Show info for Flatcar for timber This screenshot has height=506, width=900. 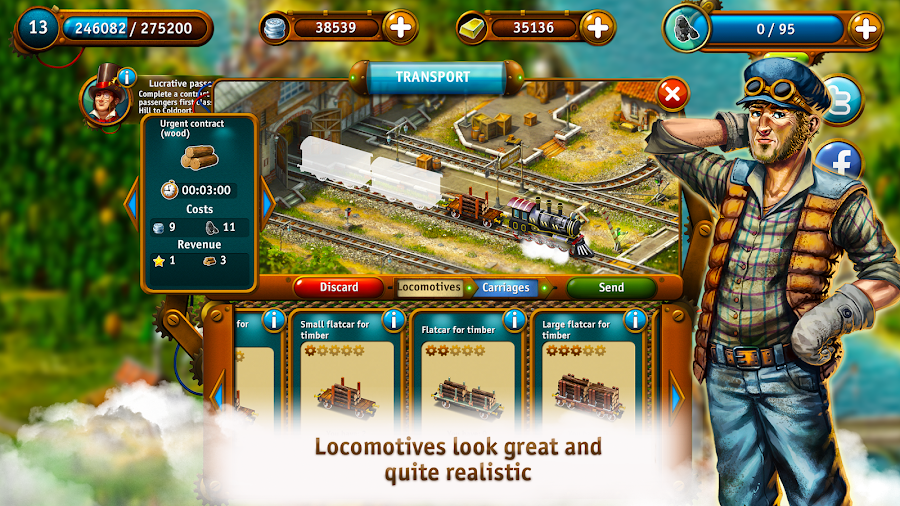pyautogui.click(x=514, y=320)
